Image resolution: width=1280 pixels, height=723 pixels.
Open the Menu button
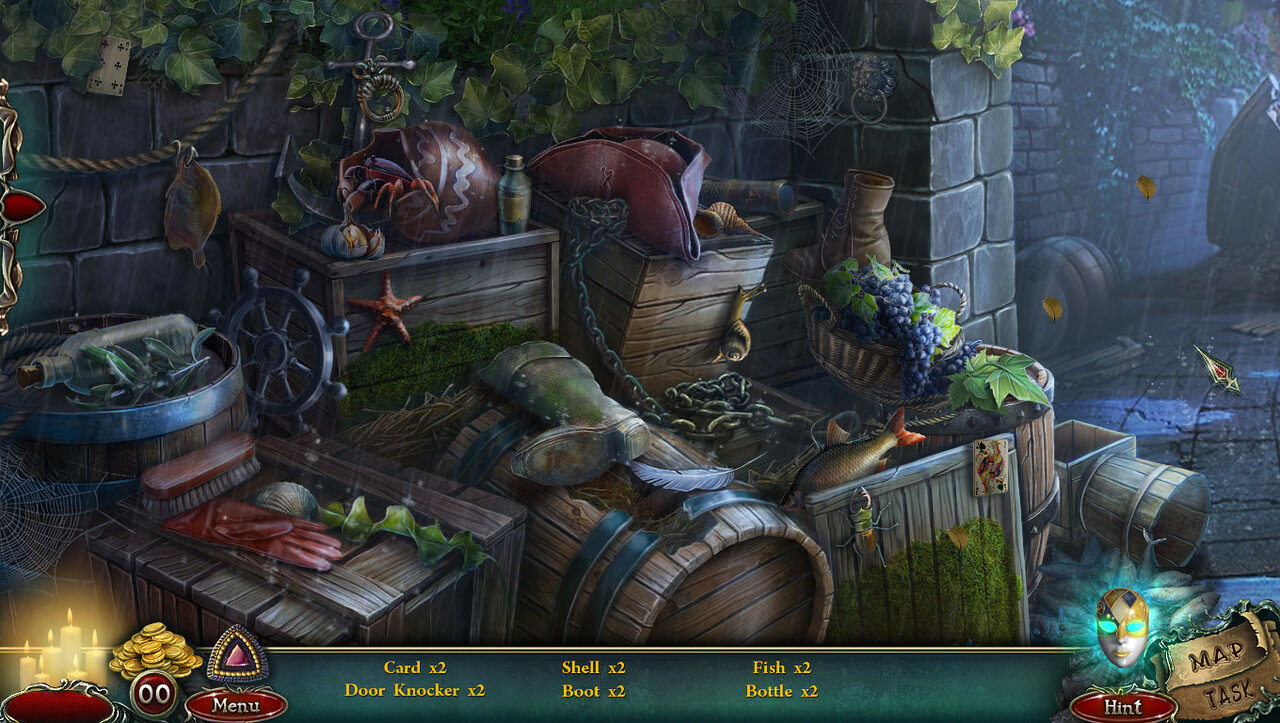pos(236,705)
